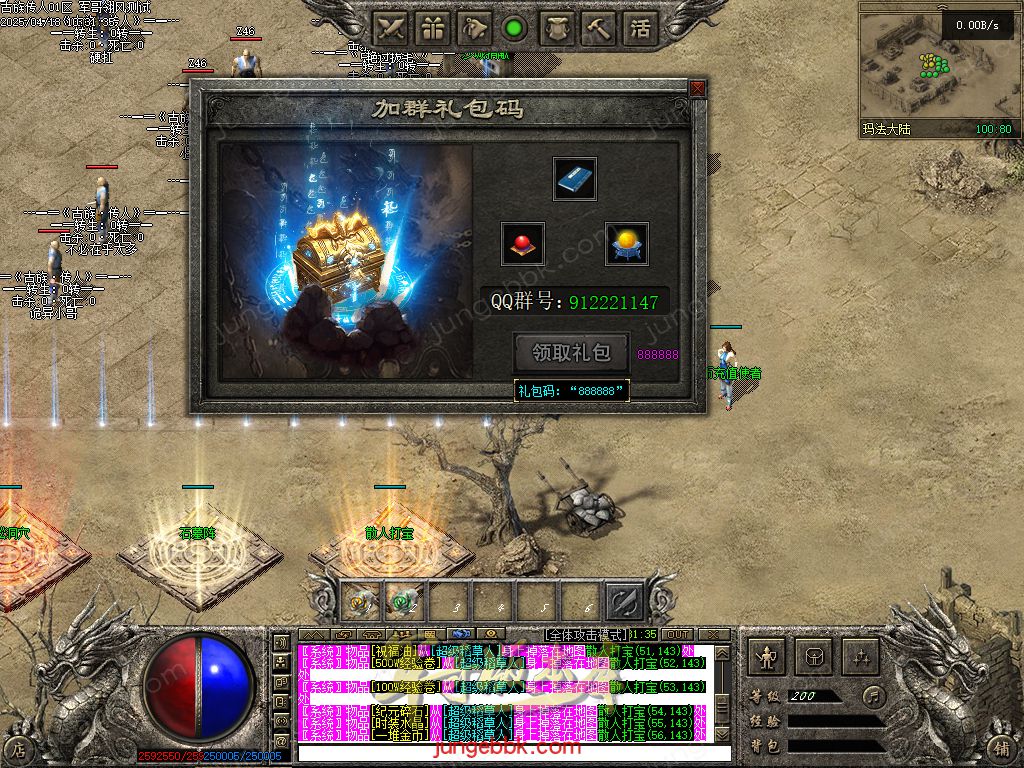Open the crossed swords menu in top bar
The image size is (1024, 768).
(390, 28)
